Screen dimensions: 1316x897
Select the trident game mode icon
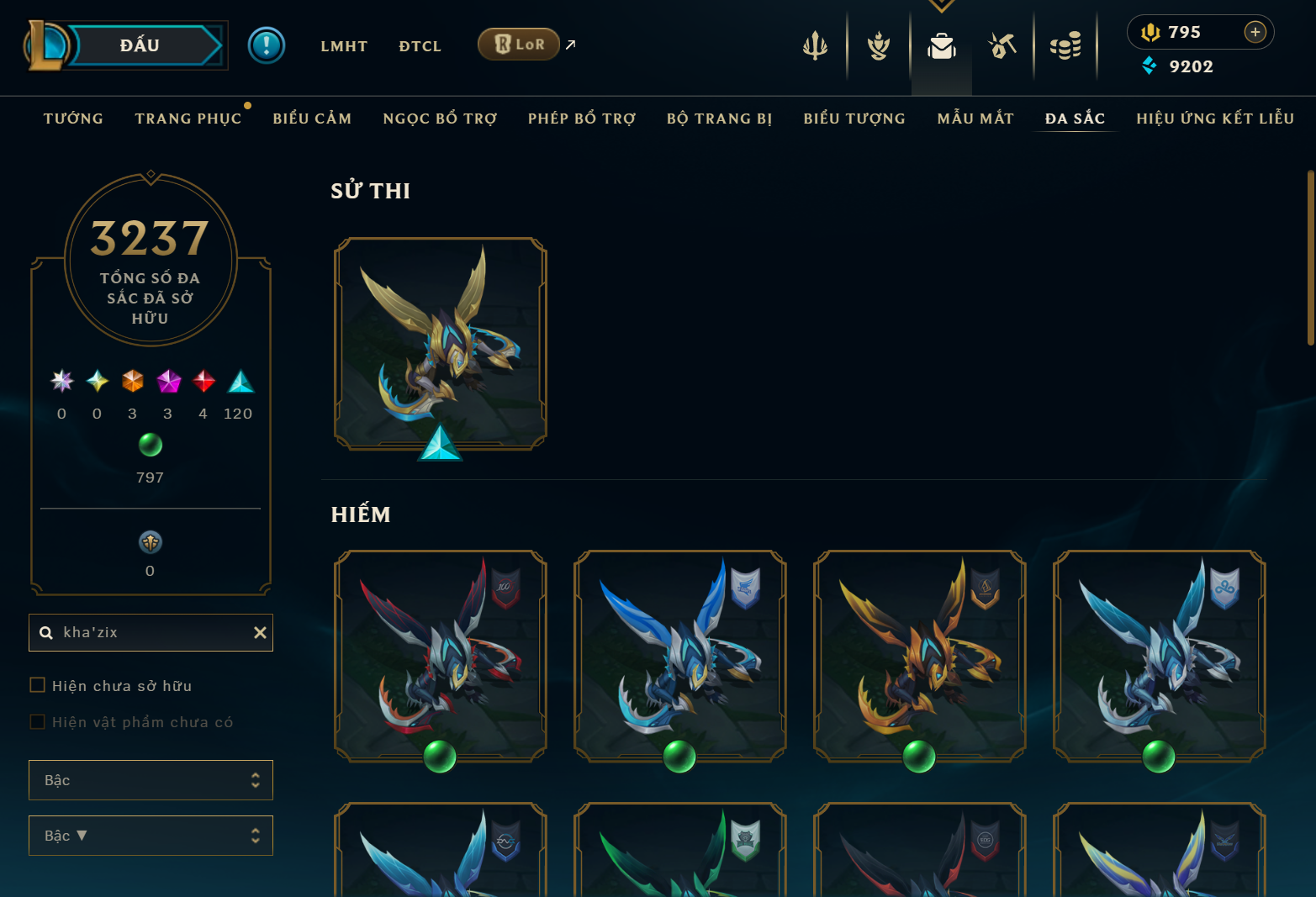(816, 46)
